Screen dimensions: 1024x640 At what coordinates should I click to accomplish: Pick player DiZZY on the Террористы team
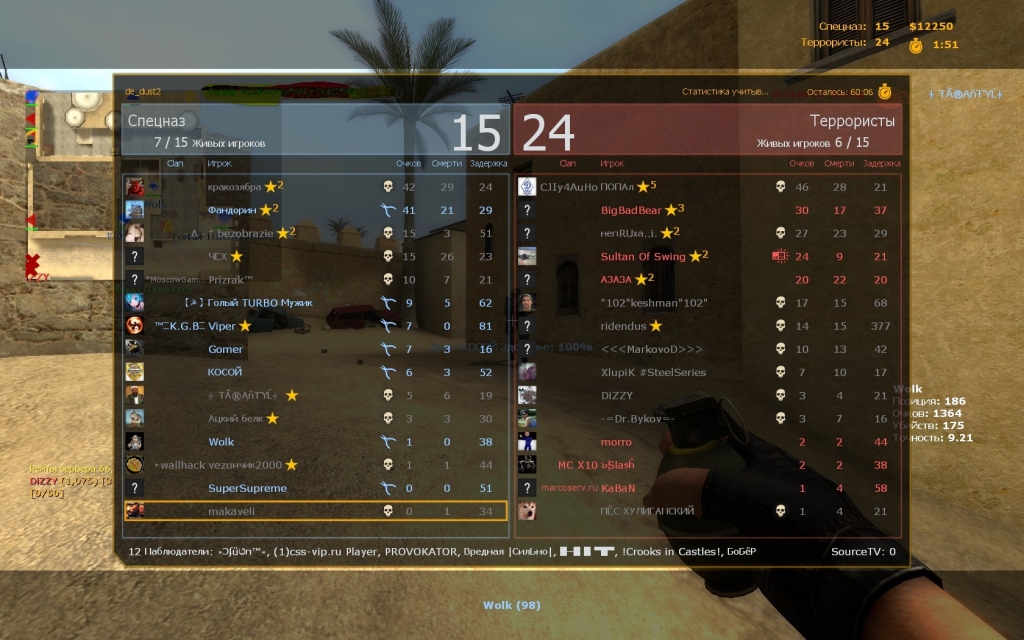617,395
